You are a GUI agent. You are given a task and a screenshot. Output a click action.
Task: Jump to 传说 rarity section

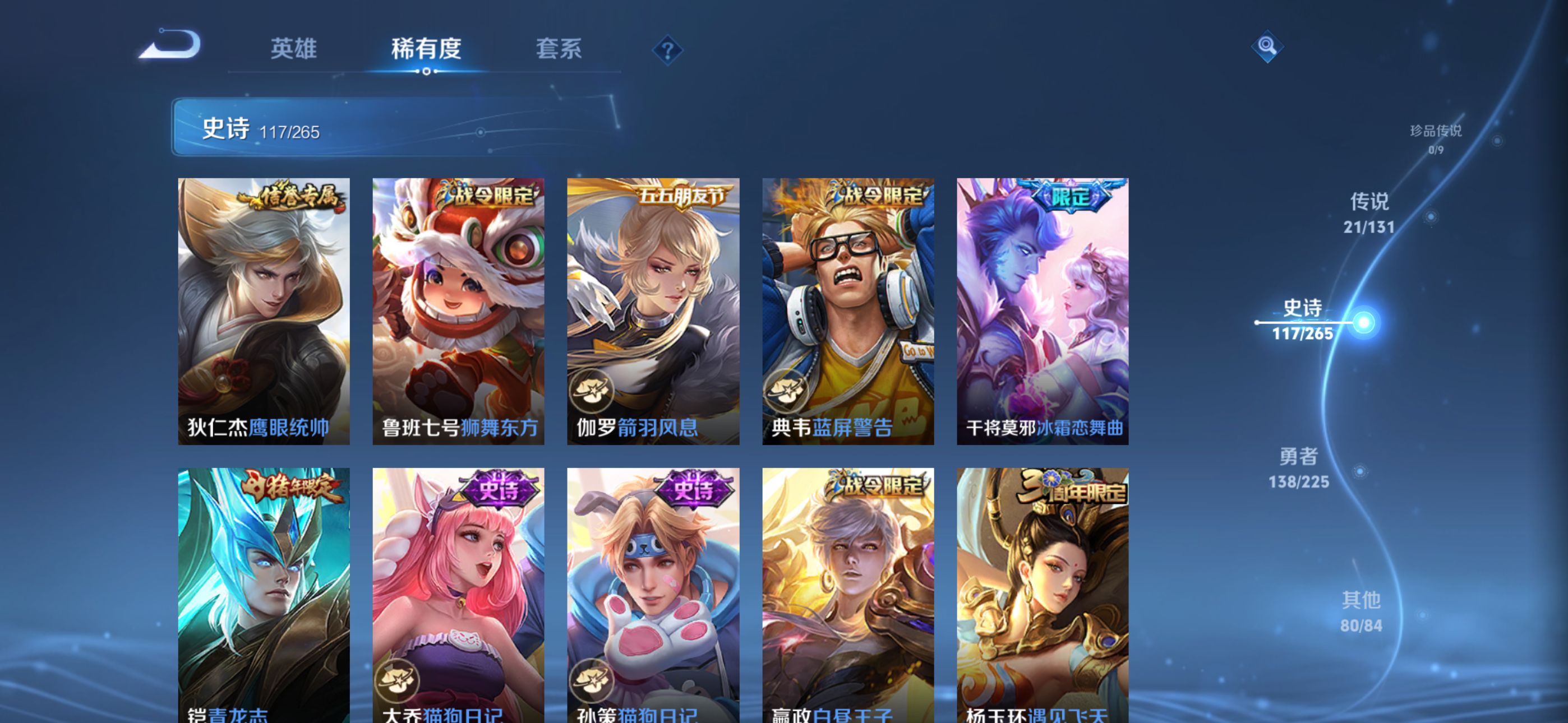tap(1369, 212)
